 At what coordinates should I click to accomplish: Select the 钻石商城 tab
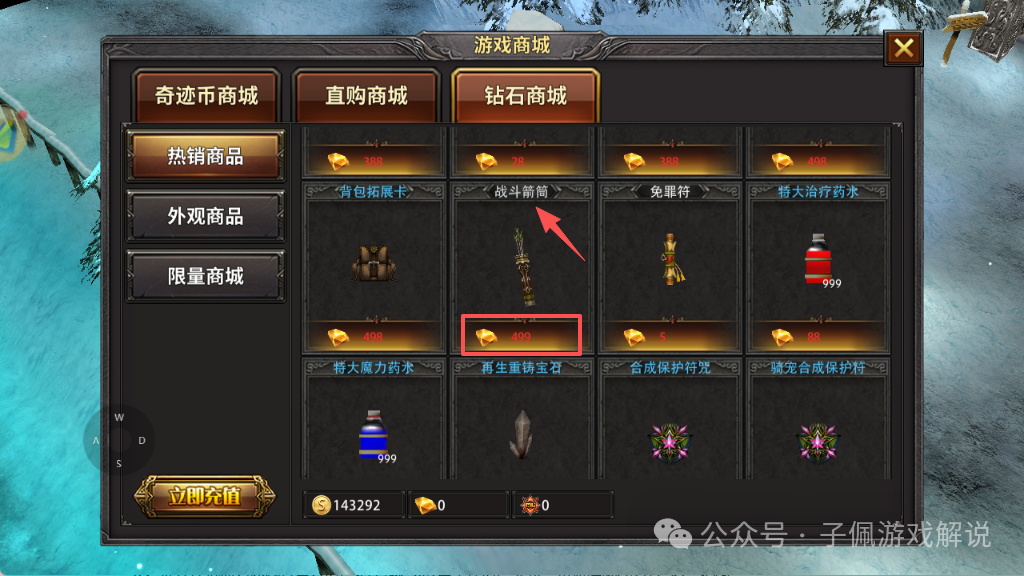click(x=525, y=96)
